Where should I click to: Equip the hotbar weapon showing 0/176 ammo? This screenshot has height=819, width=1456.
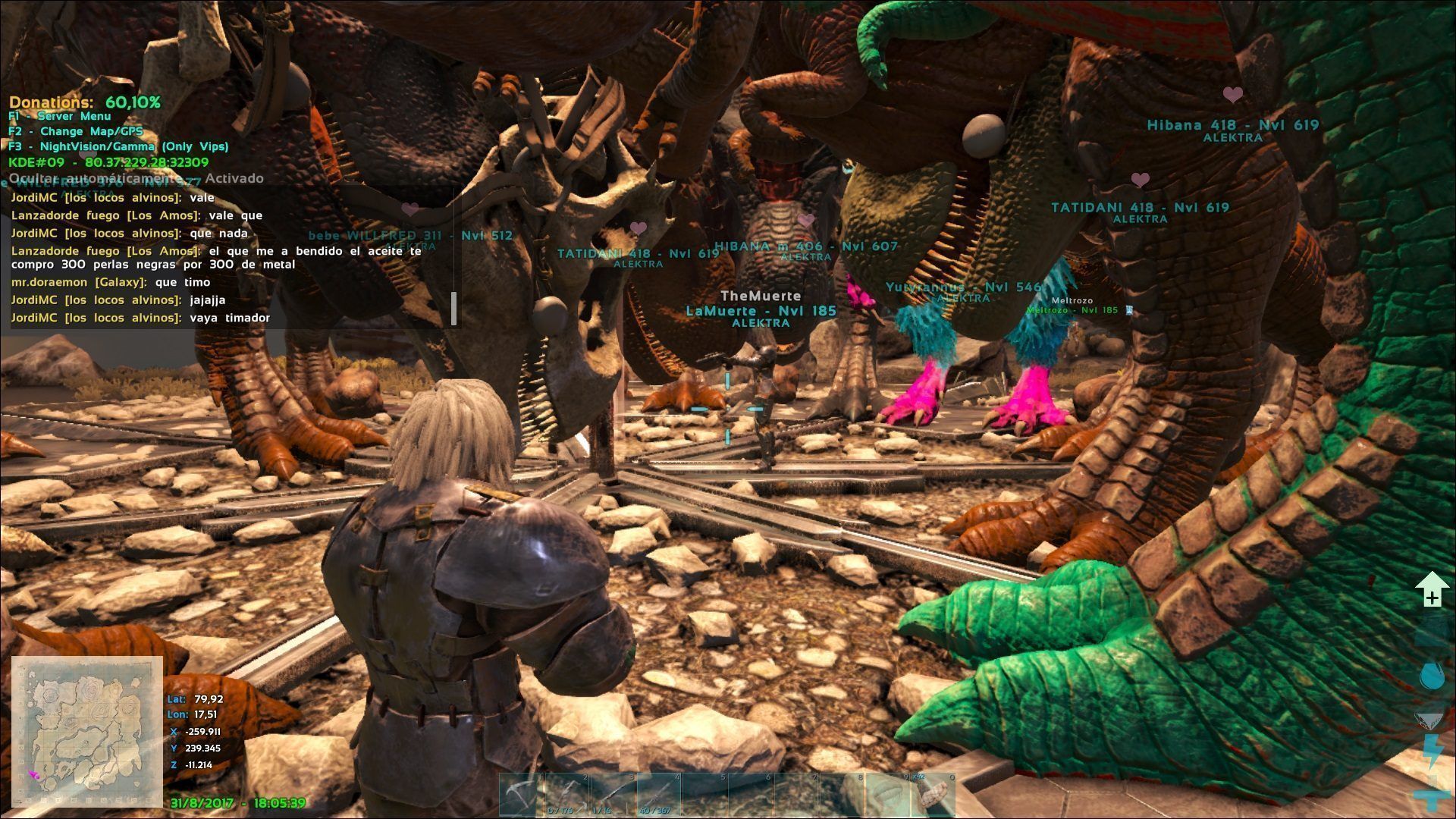click(x=568, y=795)
